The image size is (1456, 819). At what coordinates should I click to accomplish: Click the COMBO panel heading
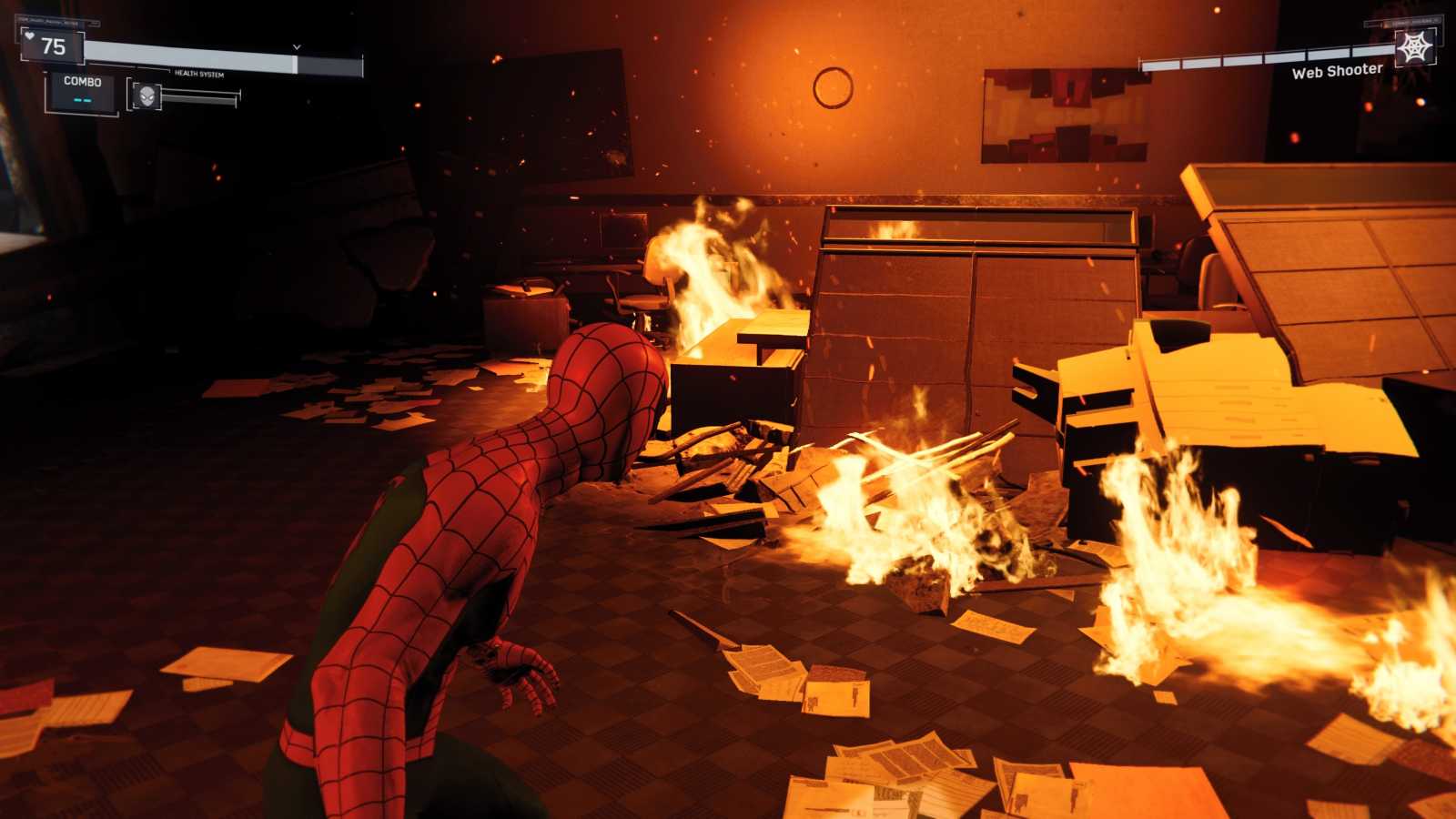pyautogui.click(x=82, y=83)
